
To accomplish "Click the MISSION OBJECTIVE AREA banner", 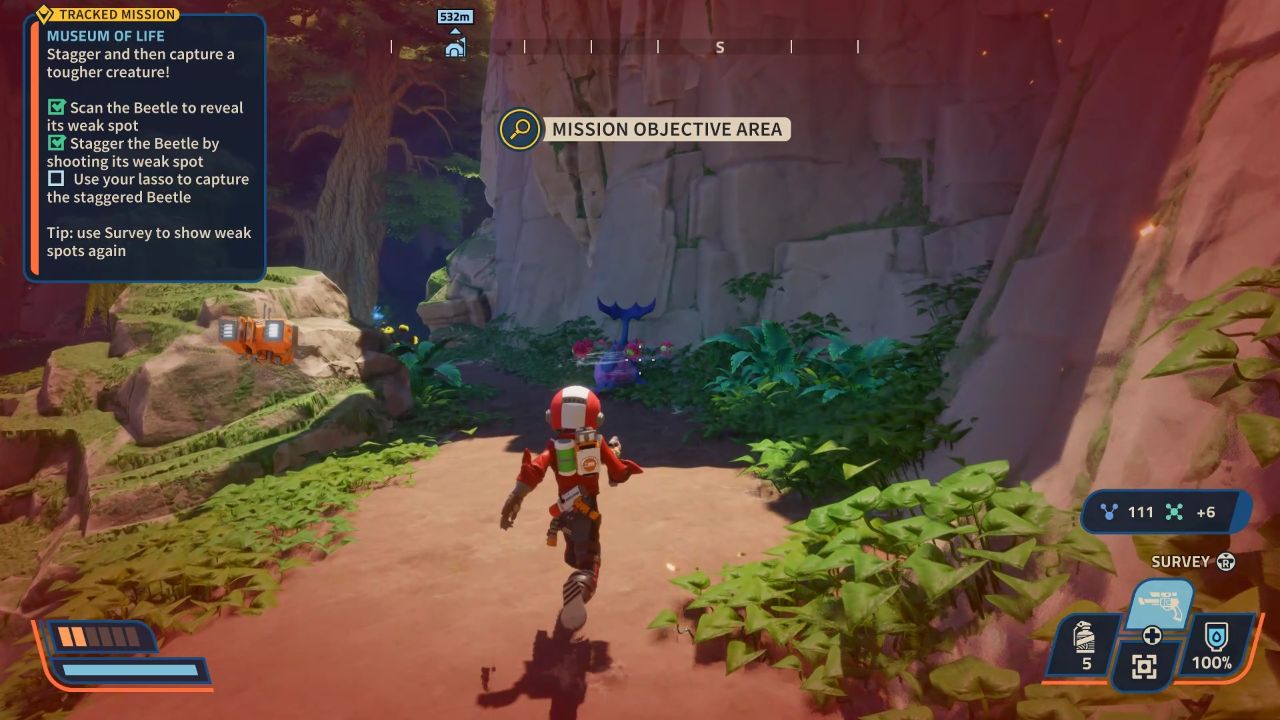I will coord(665,129).
